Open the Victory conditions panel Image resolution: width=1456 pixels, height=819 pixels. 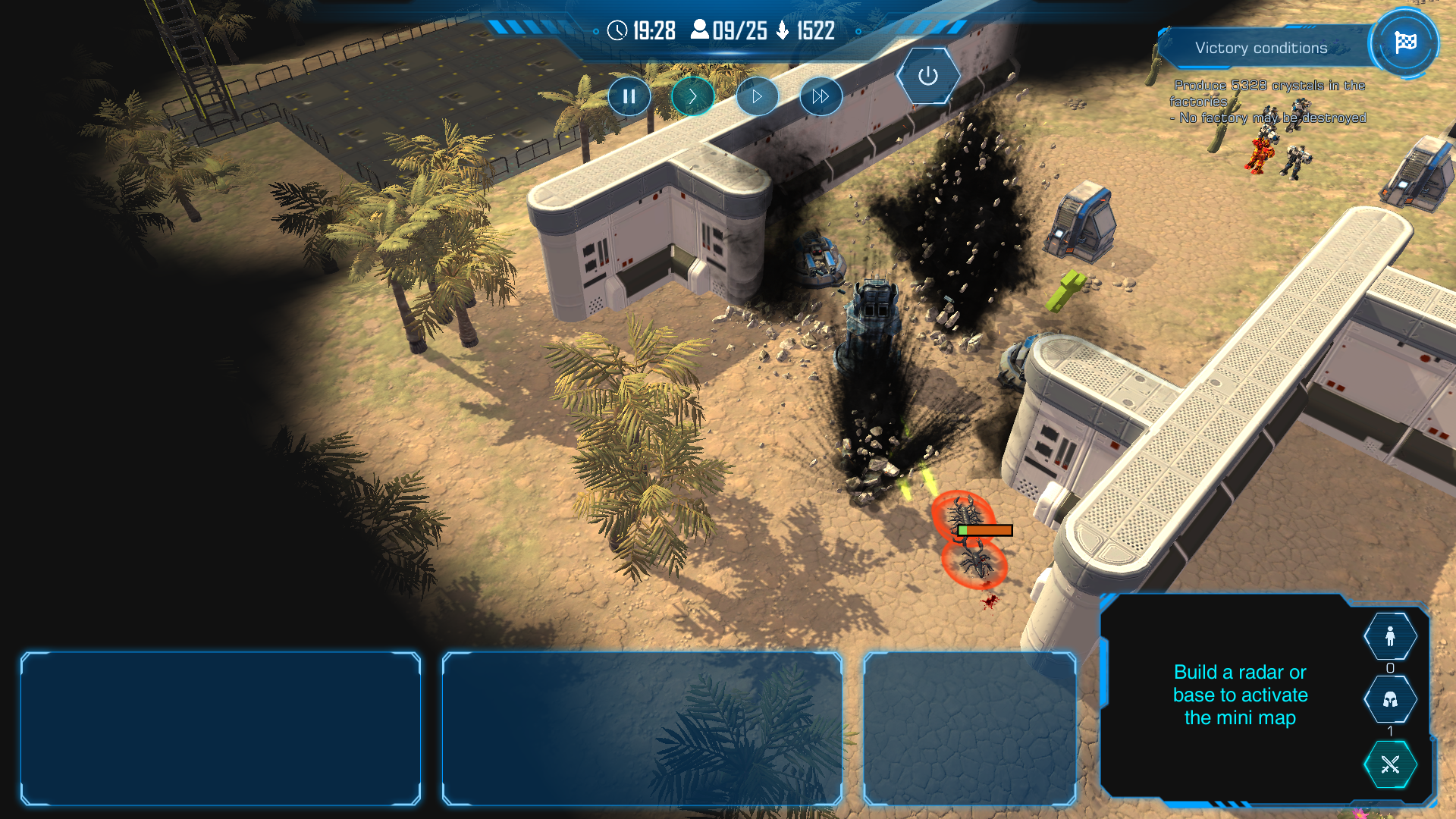[1260, 48]
